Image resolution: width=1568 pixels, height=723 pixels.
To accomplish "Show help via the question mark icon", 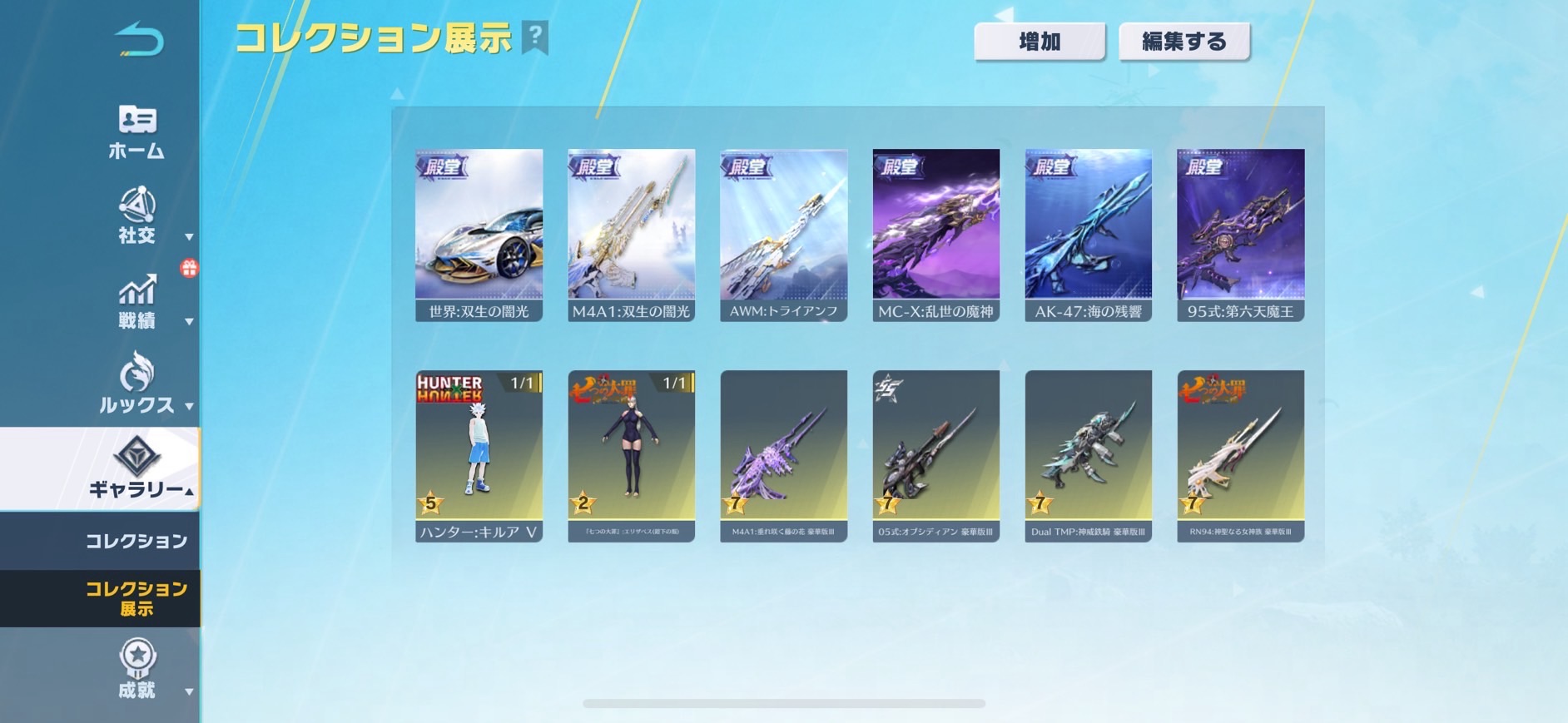I will (535, 37).
